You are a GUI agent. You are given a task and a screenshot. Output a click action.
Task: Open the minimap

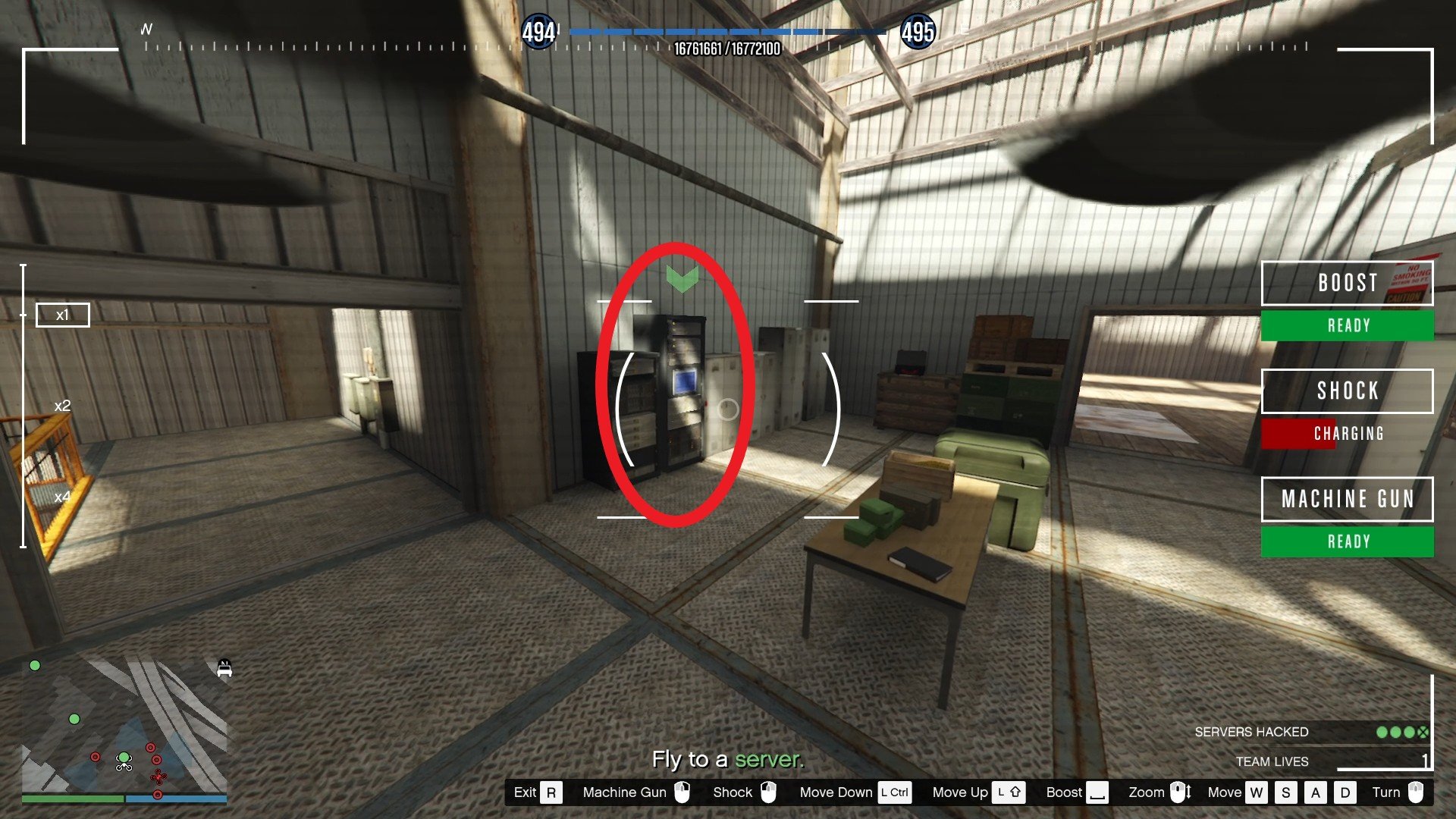click(x=124, y=728)
